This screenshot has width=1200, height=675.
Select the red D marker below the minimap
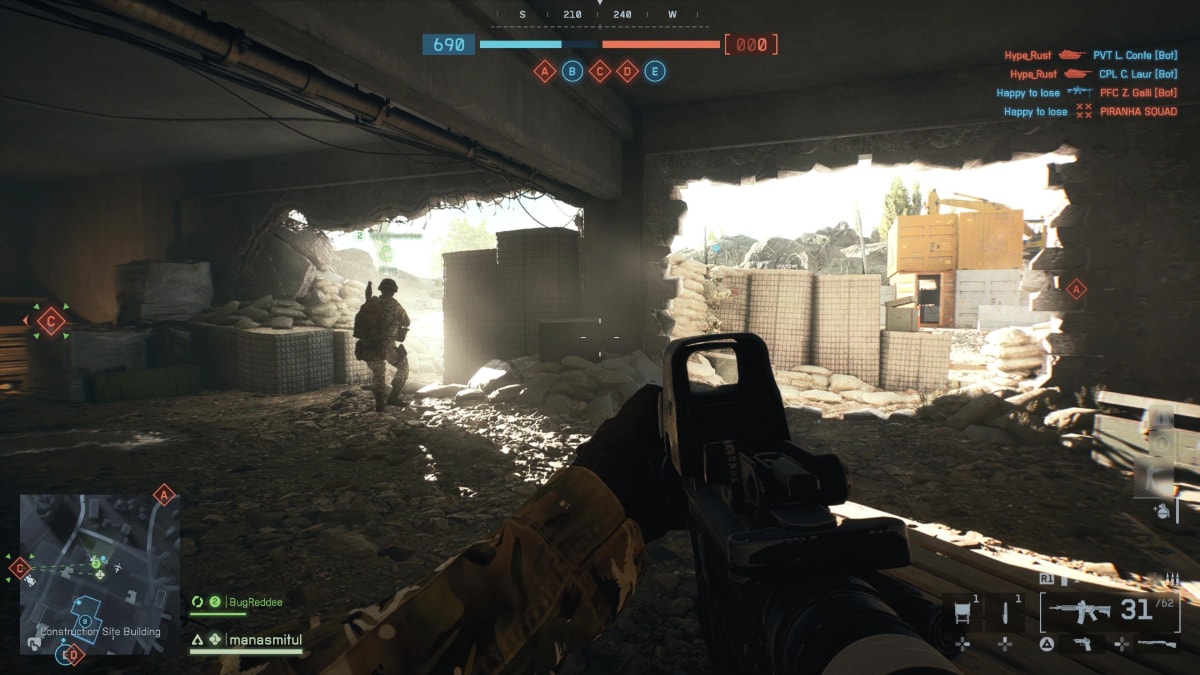(x=72, y=655)
